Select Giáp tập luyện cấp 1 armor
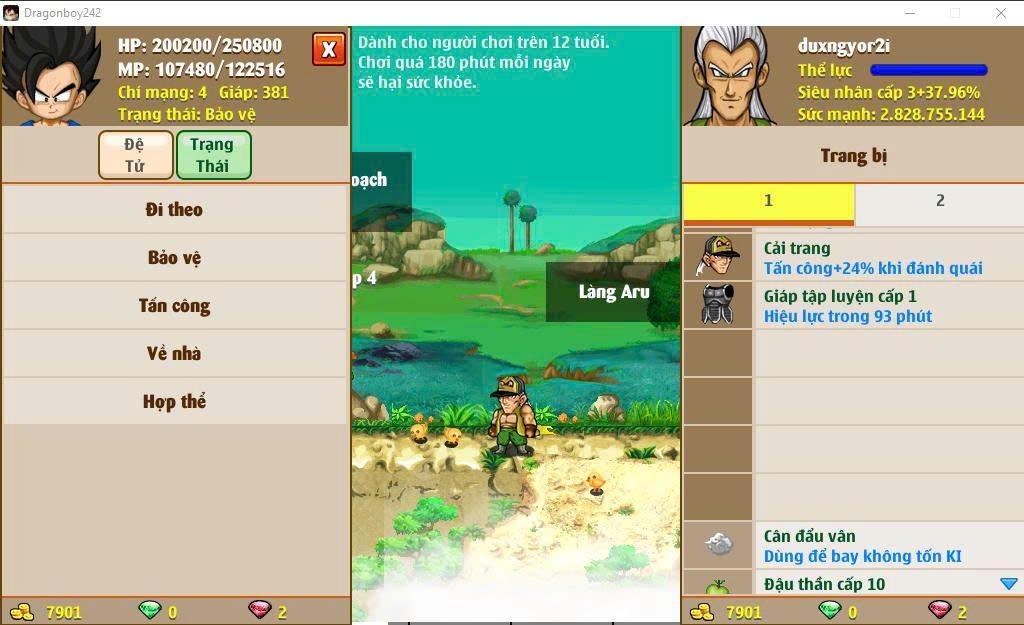 852,306
